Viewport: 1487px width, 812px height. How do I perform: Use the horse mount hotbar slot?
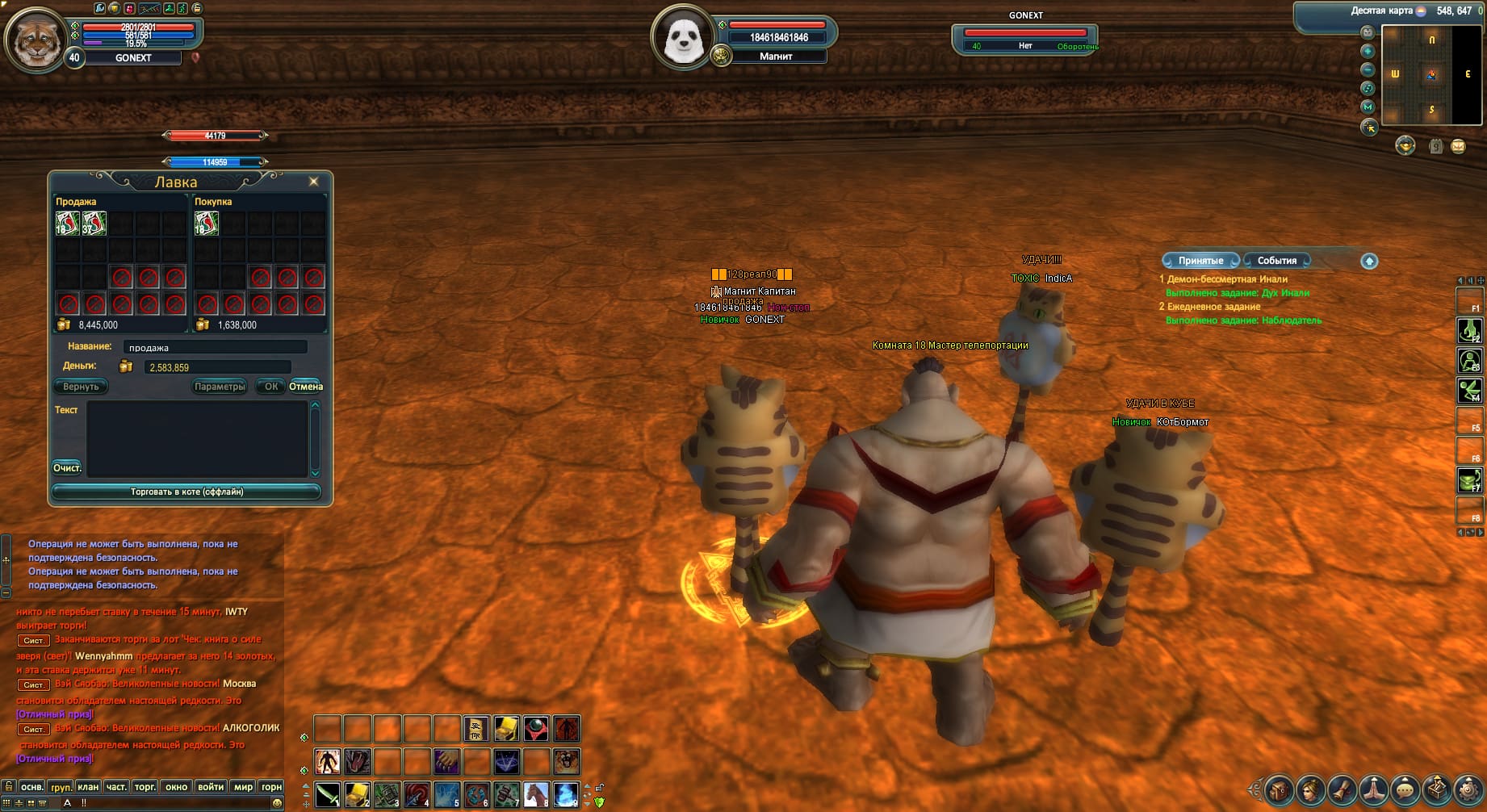536,795
